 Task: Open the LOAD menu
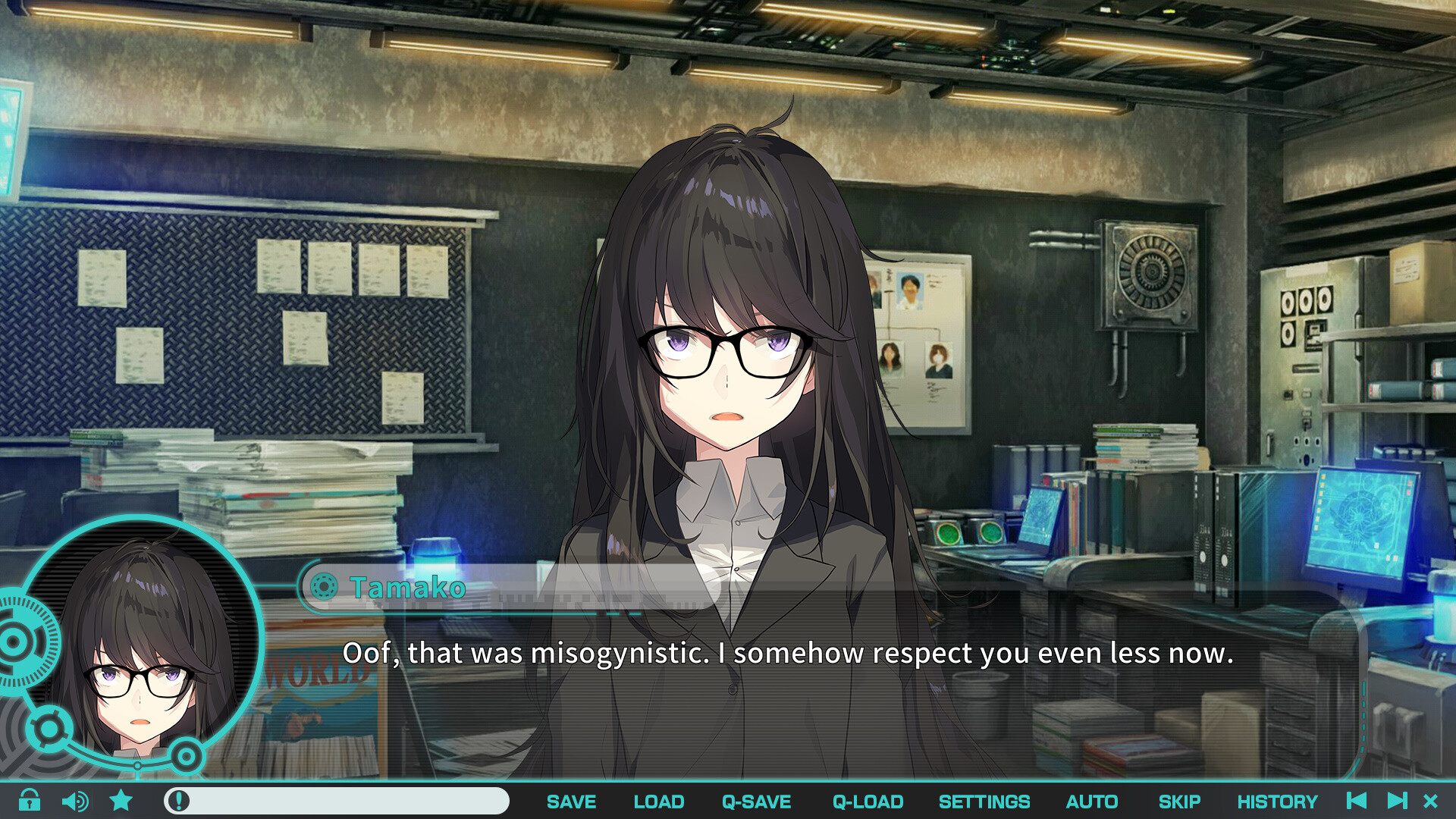[x=658, y=802]
